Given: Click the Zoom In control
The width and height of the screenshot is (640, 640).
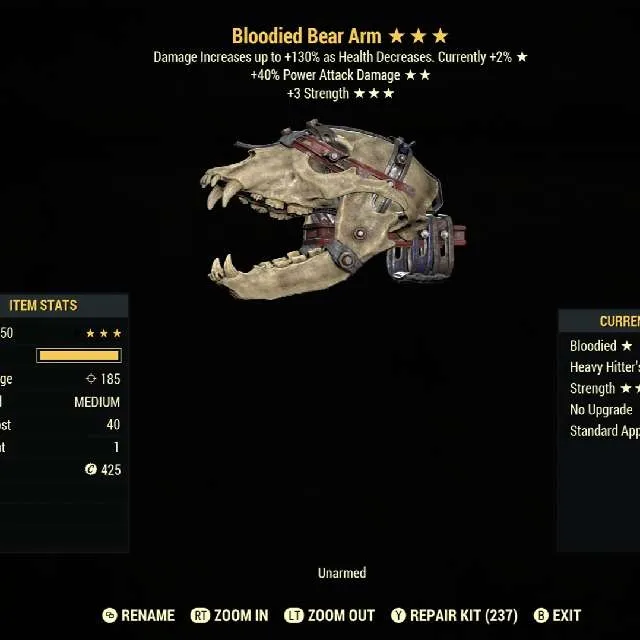Looking at the screenshot, I should 231,616.
